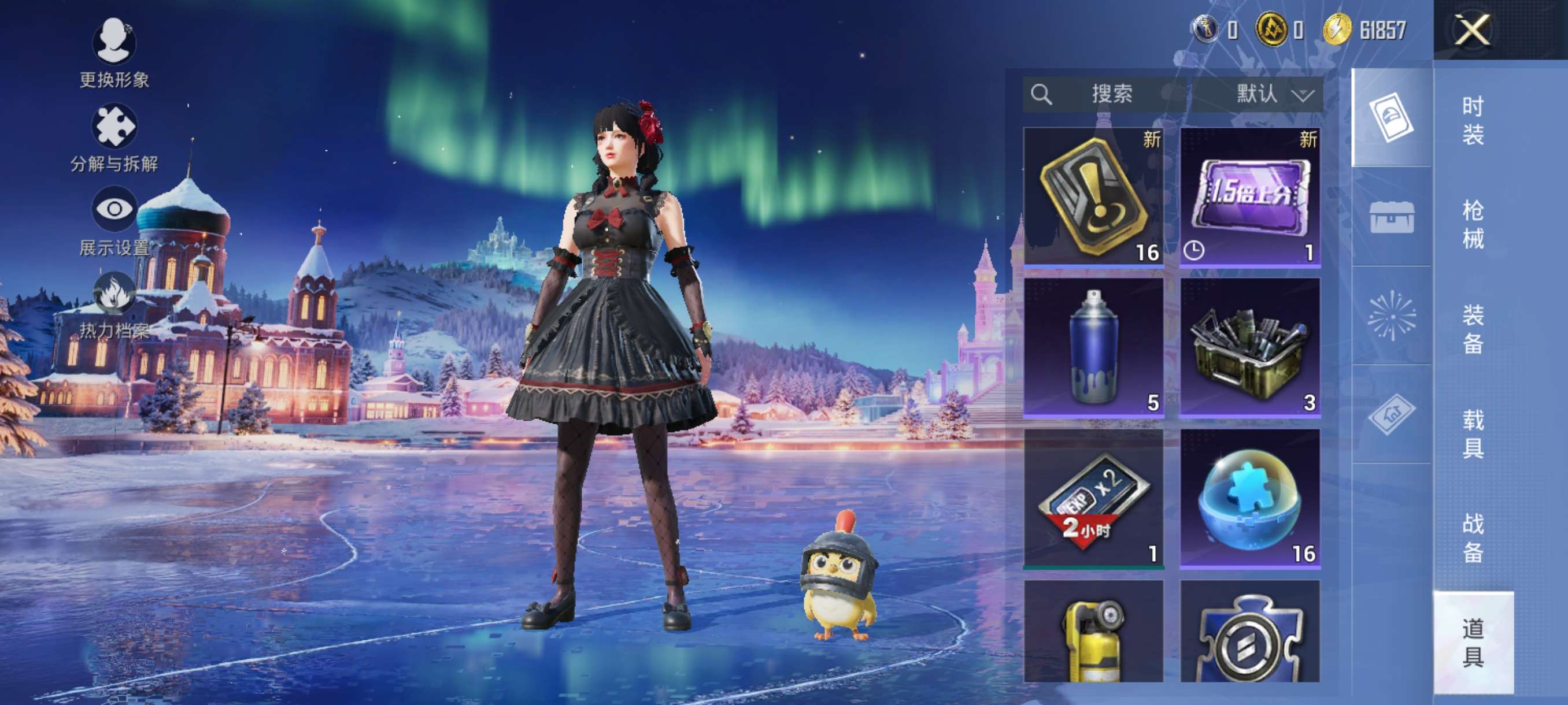Select the blue spray paint can
Screen dimensions: 1568x705
pos(1093,347)
